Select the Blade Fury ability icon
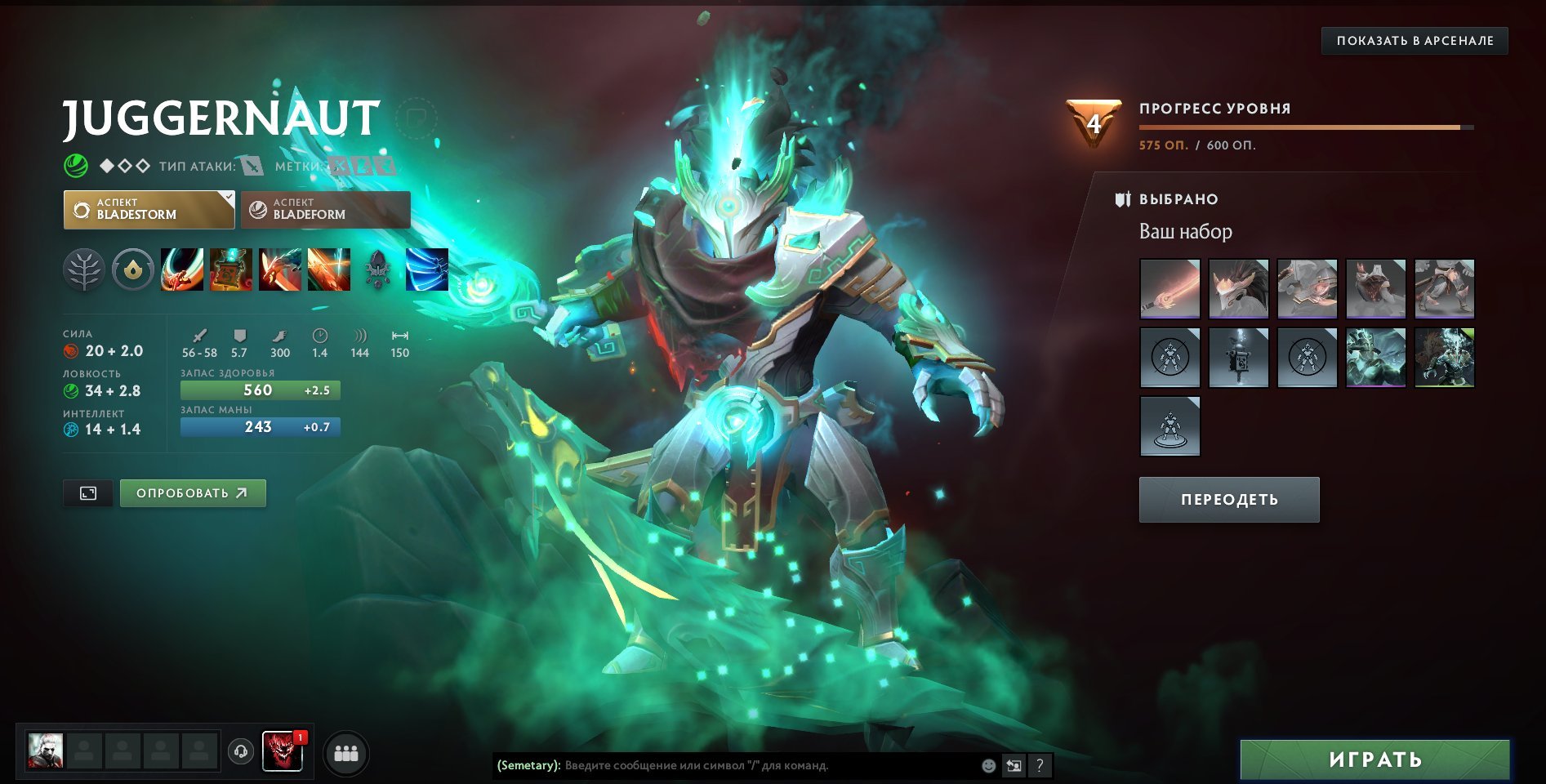This screenshot has height=784, width=1546. click(184, 271)
